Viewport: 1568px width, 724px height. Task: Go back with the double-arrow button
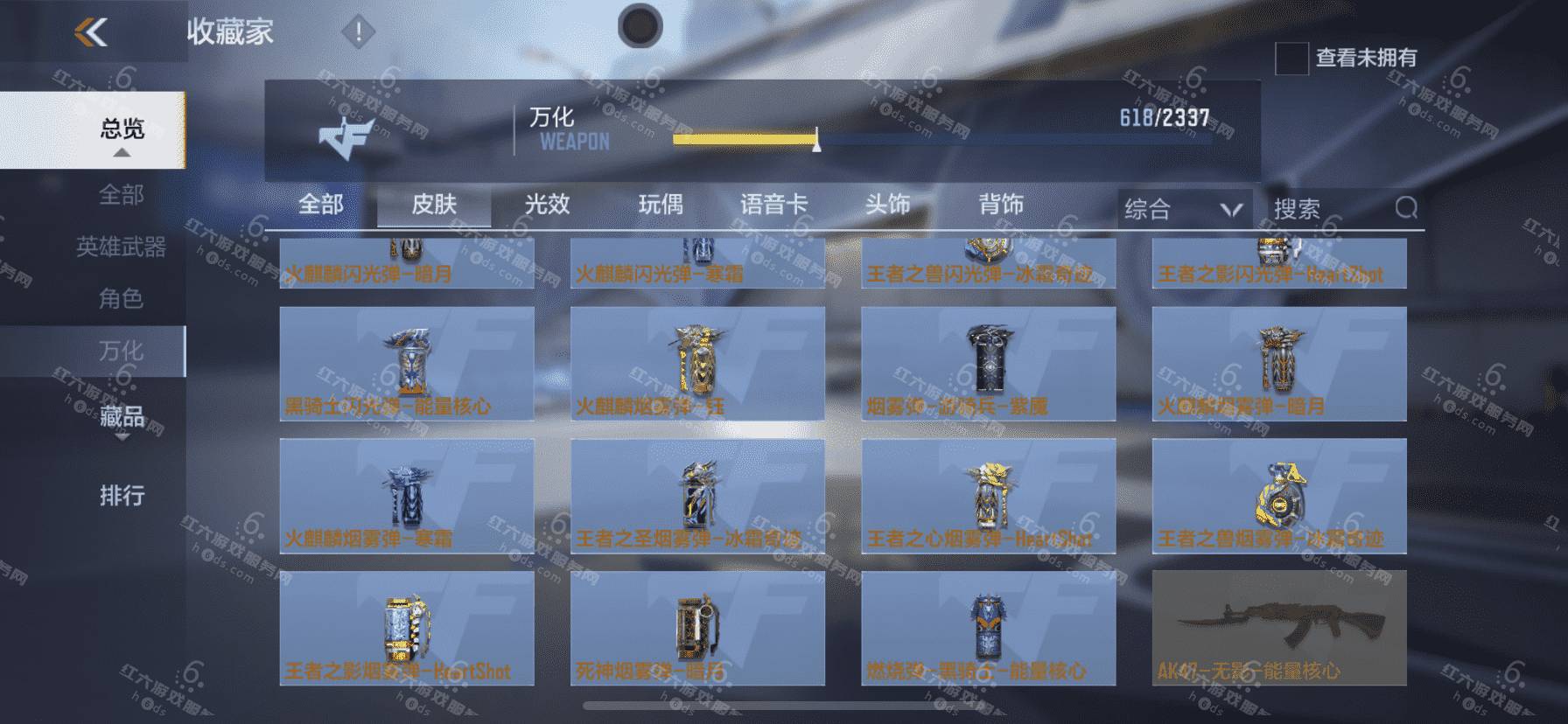tap(91, 33)
